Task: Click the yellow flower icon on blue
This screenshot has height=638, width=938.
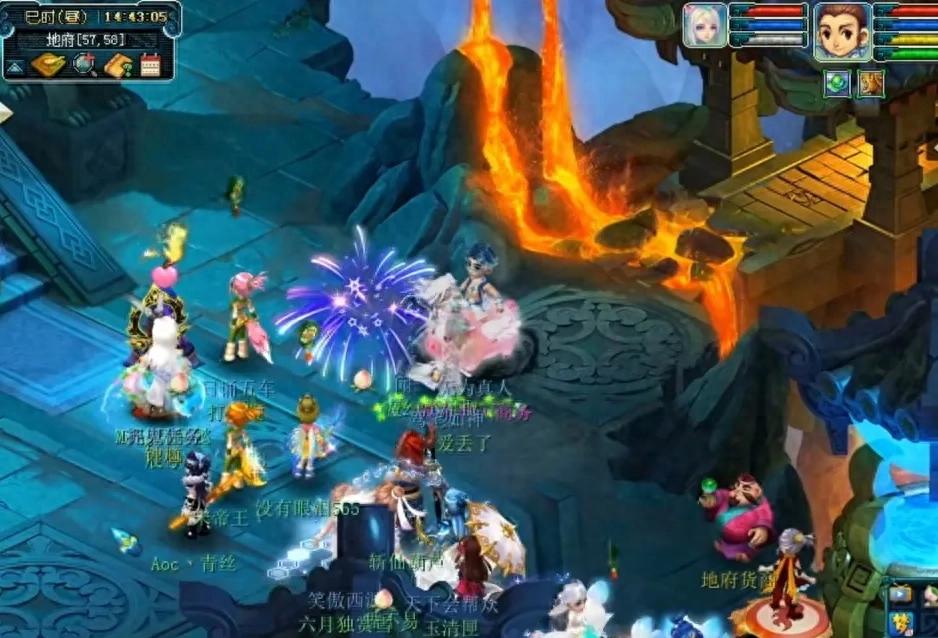Action: (x=900, y=624)
